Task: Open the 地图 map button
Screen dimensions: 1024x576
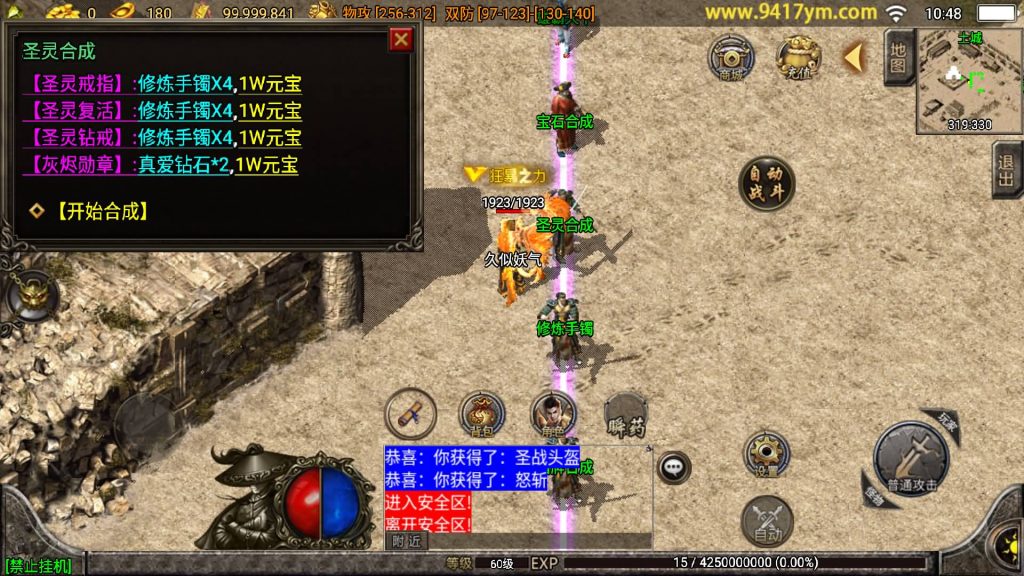Action: (898, 56)
